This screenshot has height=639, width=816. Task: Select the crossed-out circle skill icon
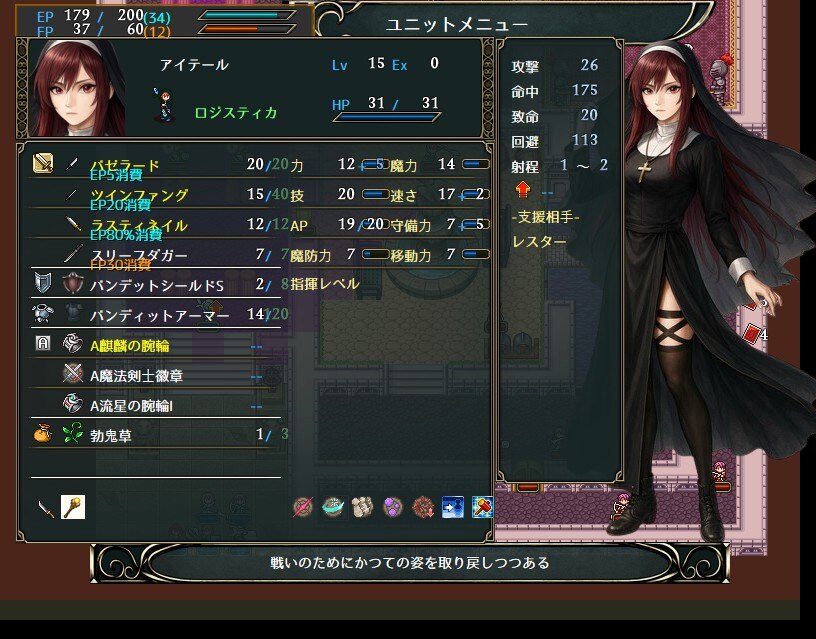point(303,507)
